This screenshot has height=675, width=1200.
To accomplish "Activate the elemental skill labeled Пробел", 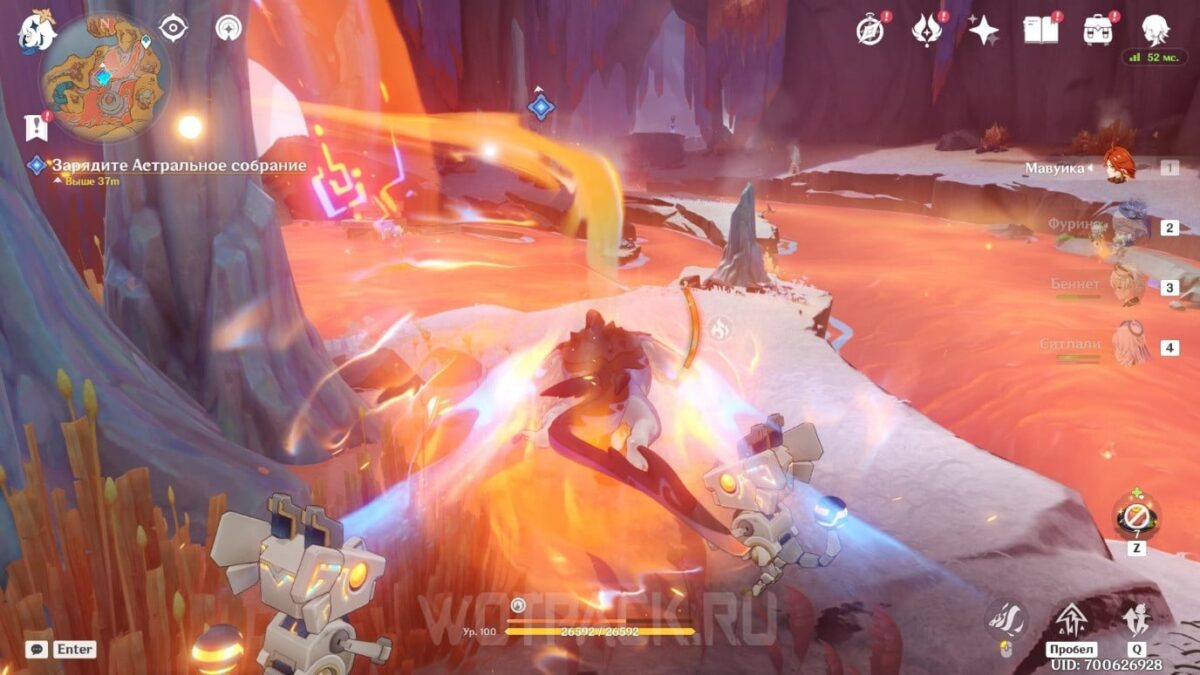I will pyautogui.click(x=1070, y=622).
